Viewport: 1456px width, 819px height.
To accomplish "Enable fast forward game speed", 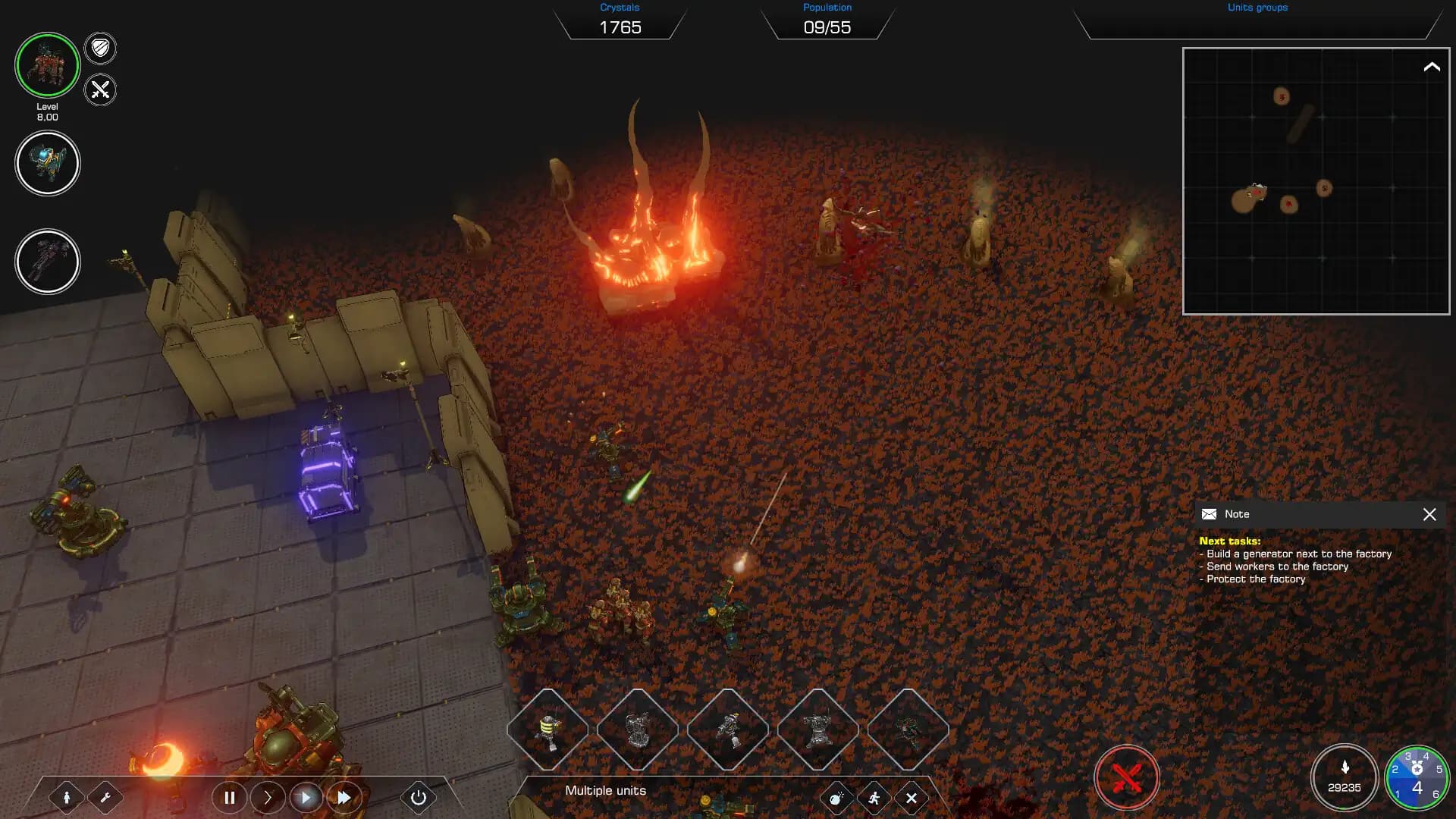I will [x=344, y=798].
